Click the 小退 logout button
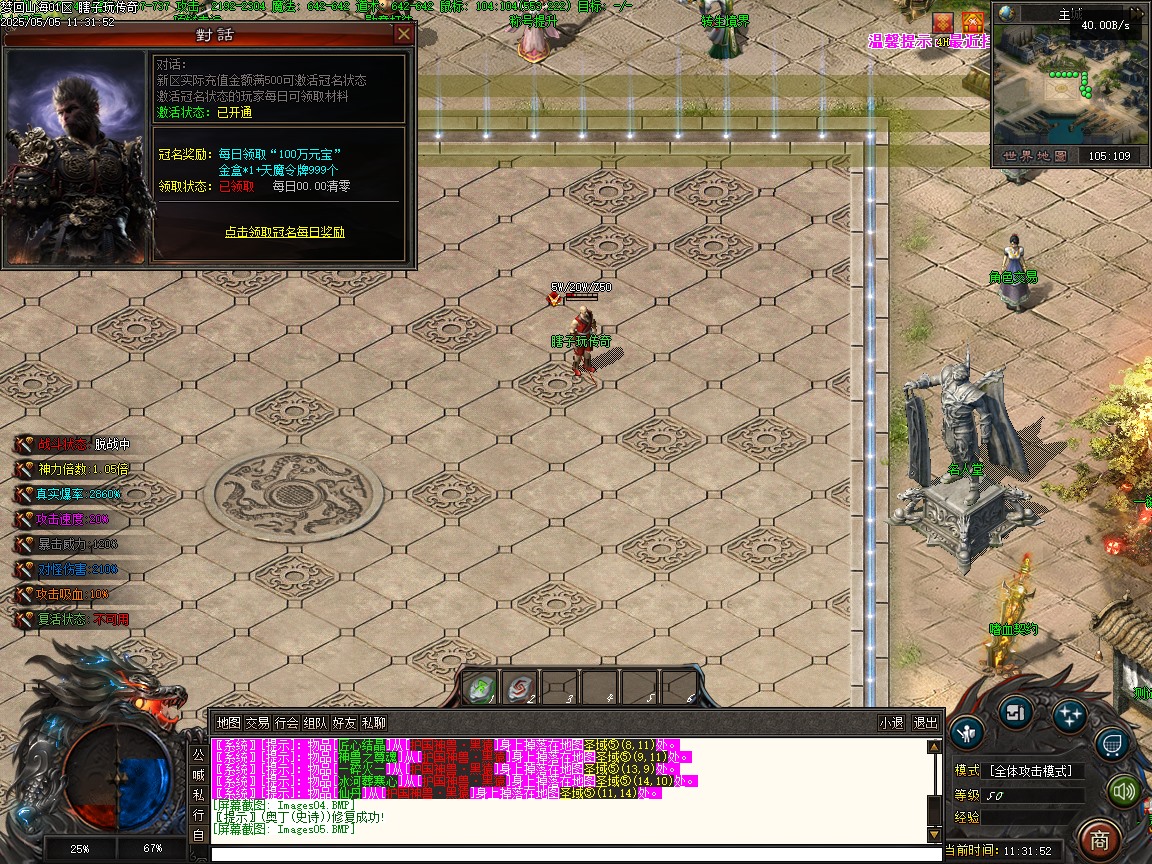Image resolution: width=1152 pixels, height=864 pixels. pyautogui.click(x=891, y=723)
